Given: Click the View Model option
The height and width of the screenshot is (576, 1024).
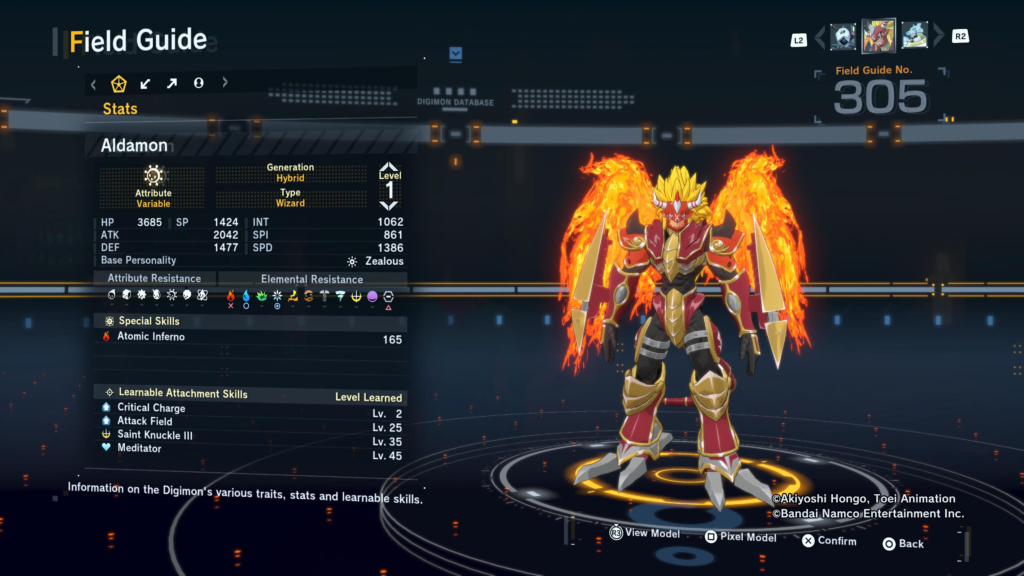Looking at the screenshot, I should (645, 534).
